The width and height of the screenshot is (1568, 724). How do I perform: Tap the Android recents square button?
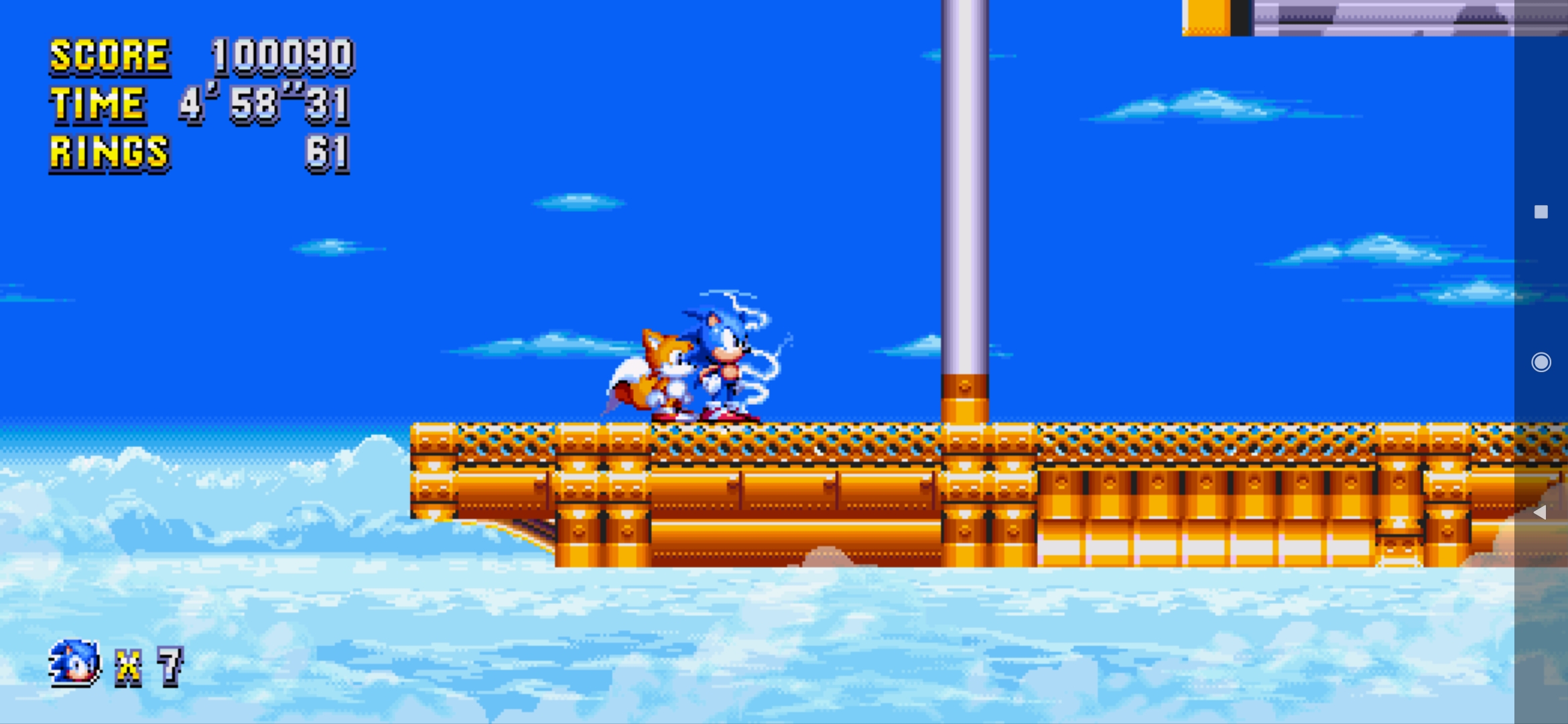coord(1540,211)
